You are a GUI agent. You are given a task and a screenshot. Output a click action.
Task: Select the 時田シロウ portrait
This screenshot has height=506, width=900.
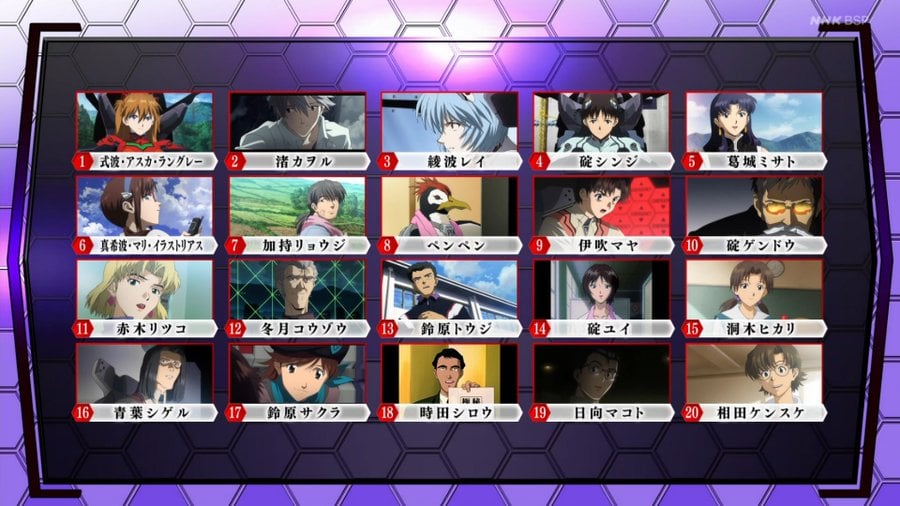click(x=449, y=374)
